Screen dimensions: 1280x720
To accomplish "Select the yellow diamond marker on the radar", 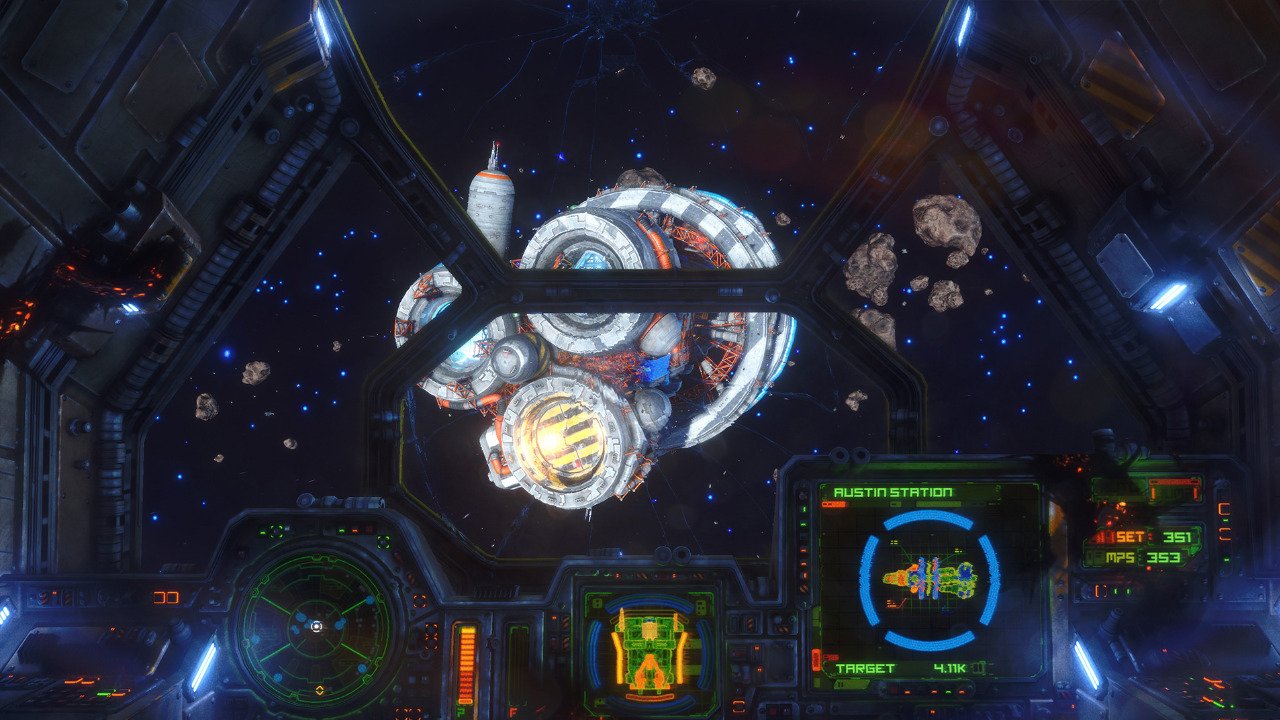I will (320, 690).
